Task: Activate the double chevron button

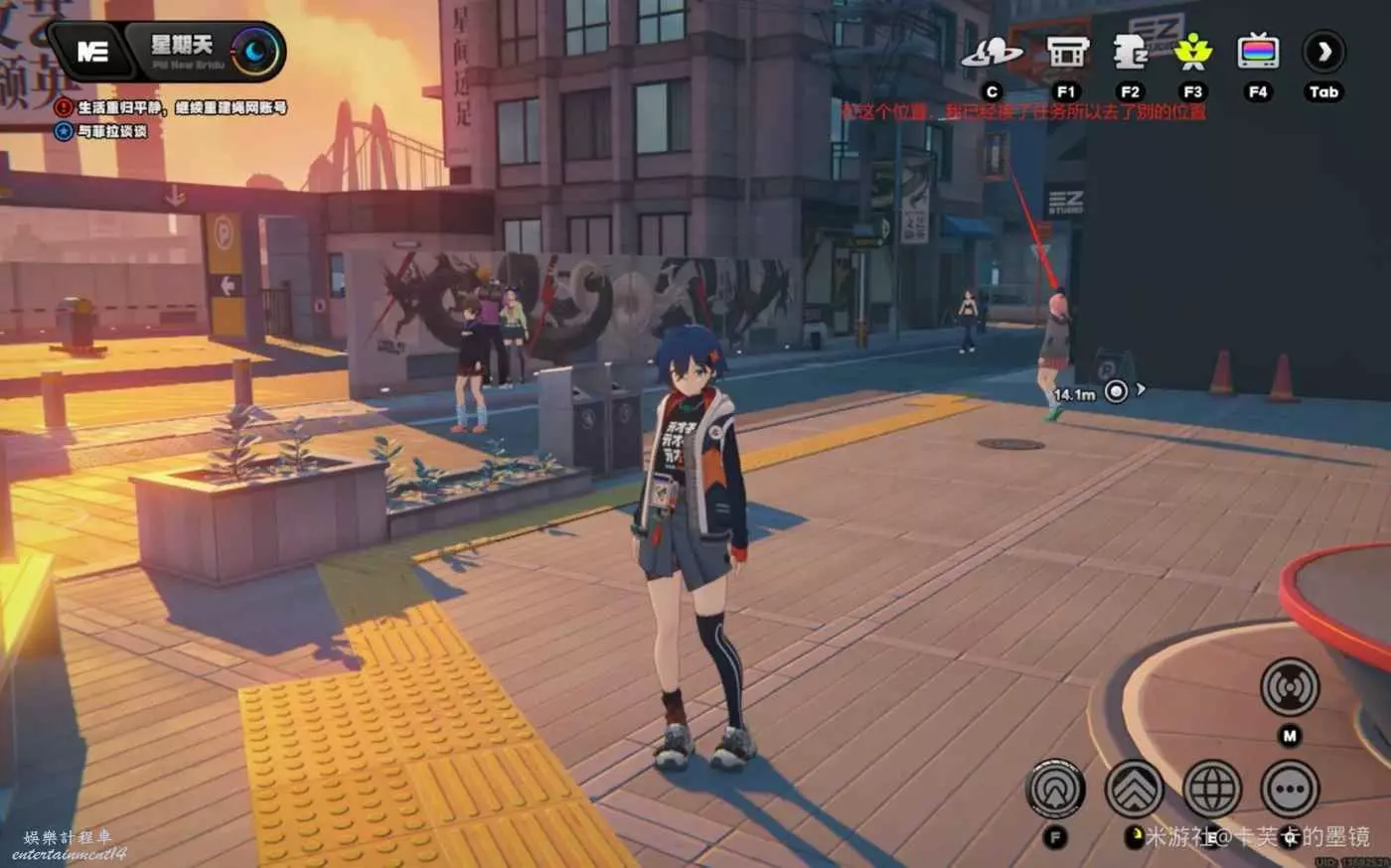Action: coord(1135,791)
